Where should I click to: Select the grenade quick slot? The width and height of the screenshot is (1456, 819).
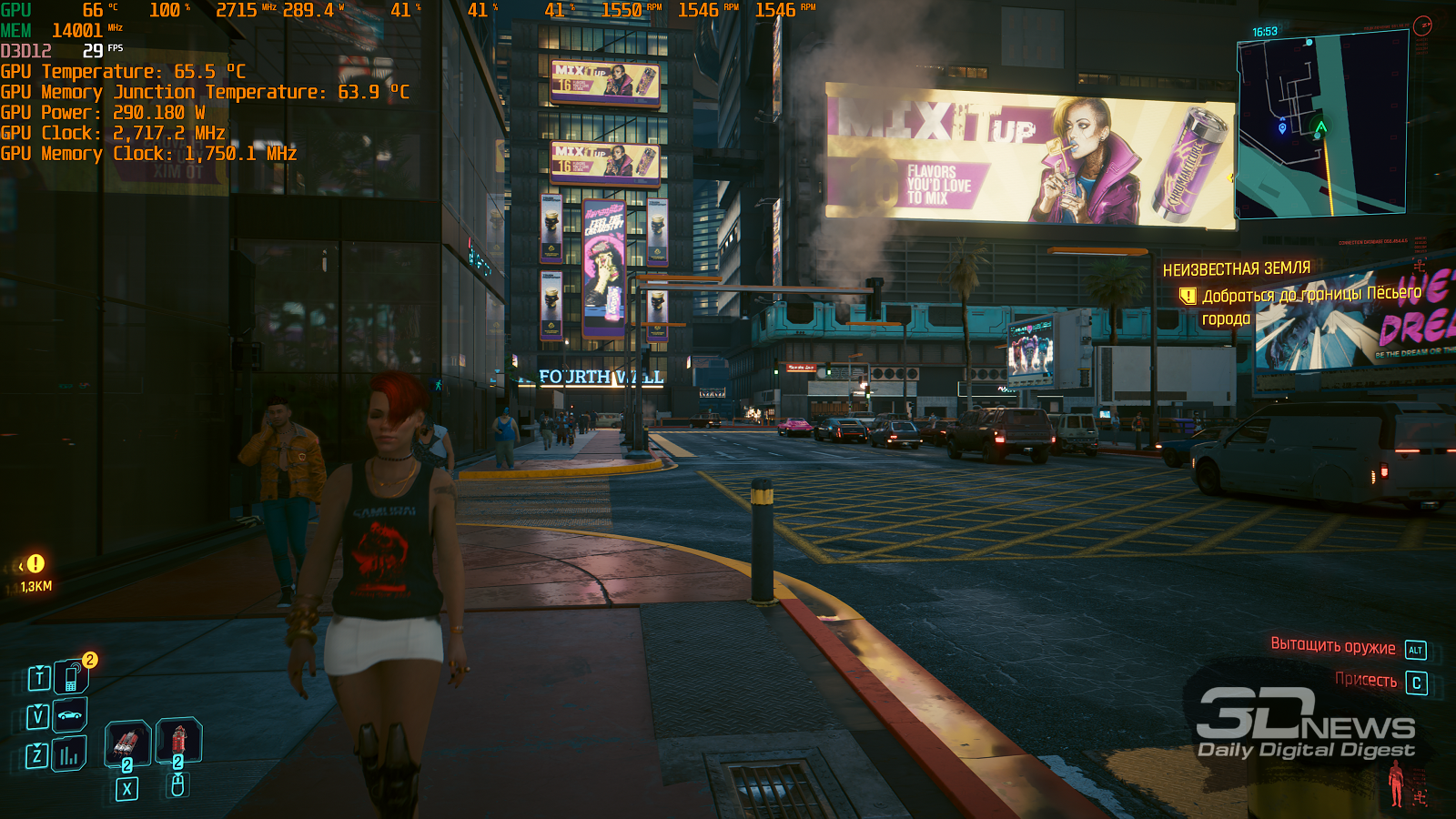127,743
